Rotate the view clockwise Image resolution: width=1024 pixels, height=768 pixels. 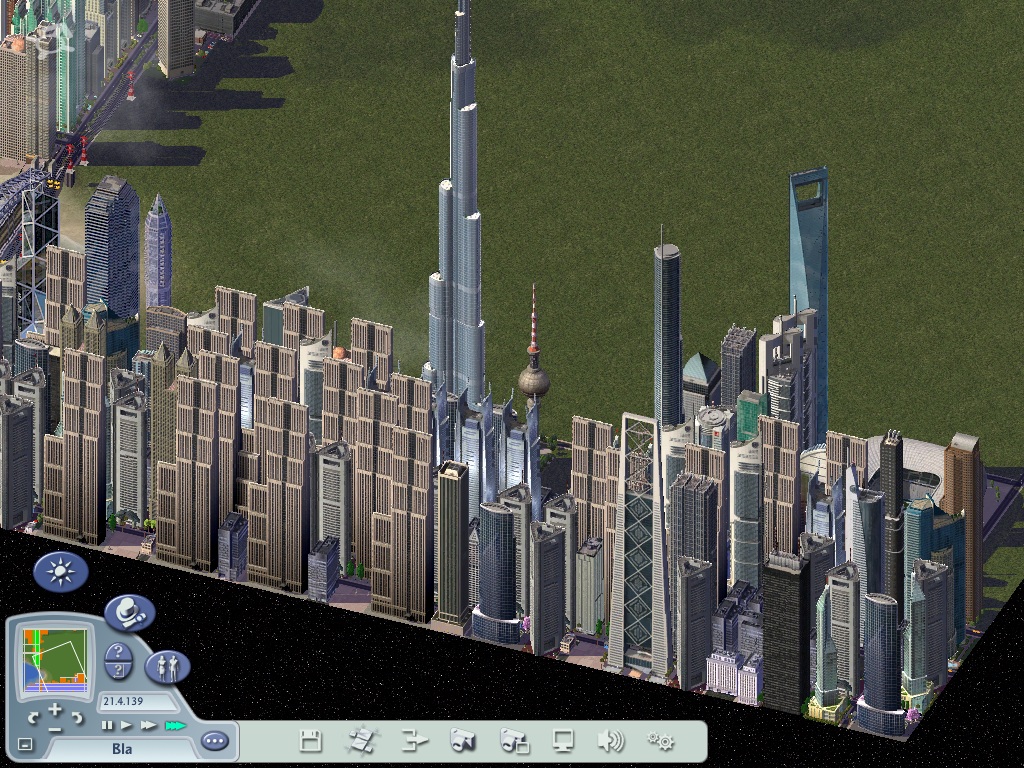coord(76,717)
